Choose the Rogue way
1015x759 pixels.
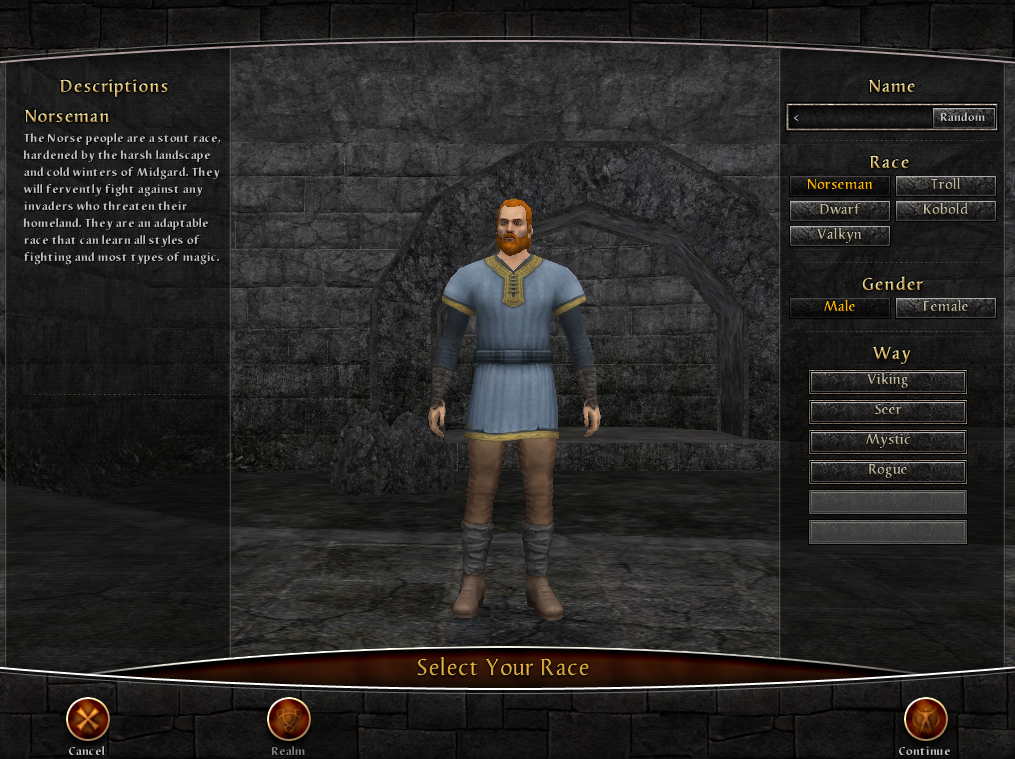coord(887,471)
